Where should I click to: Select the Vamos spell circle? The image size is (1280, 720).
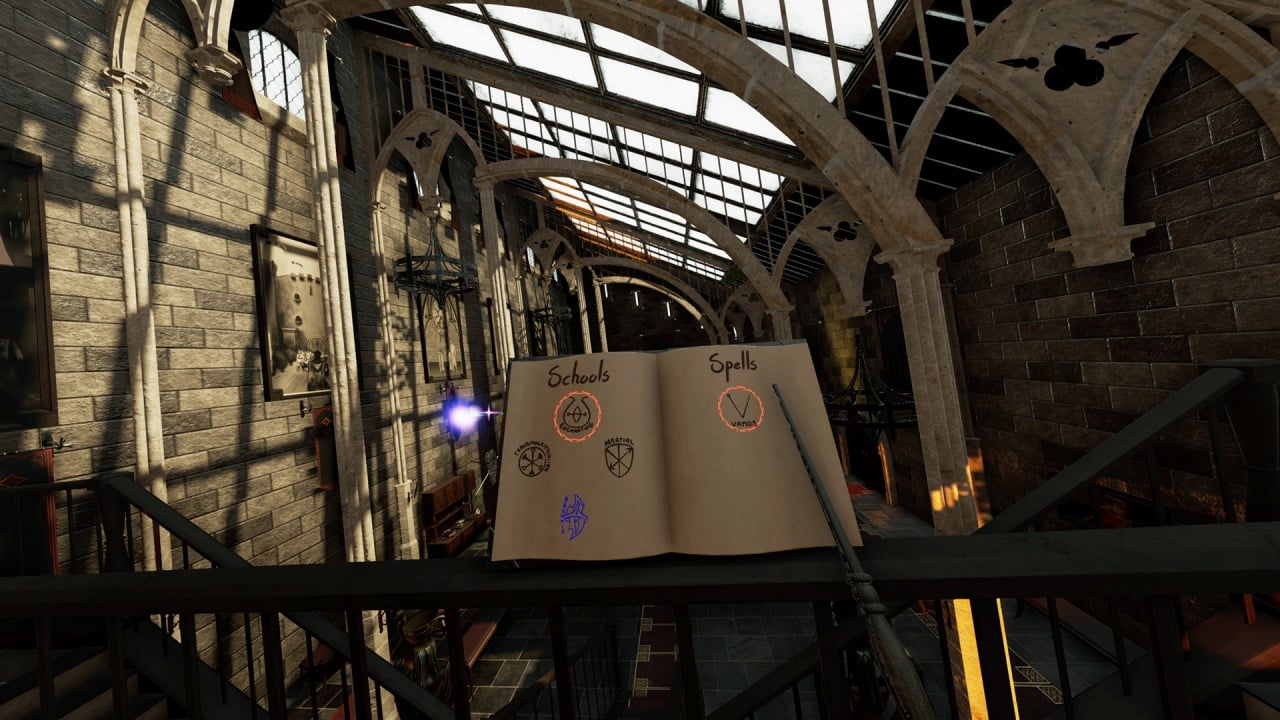pos(740,408)
